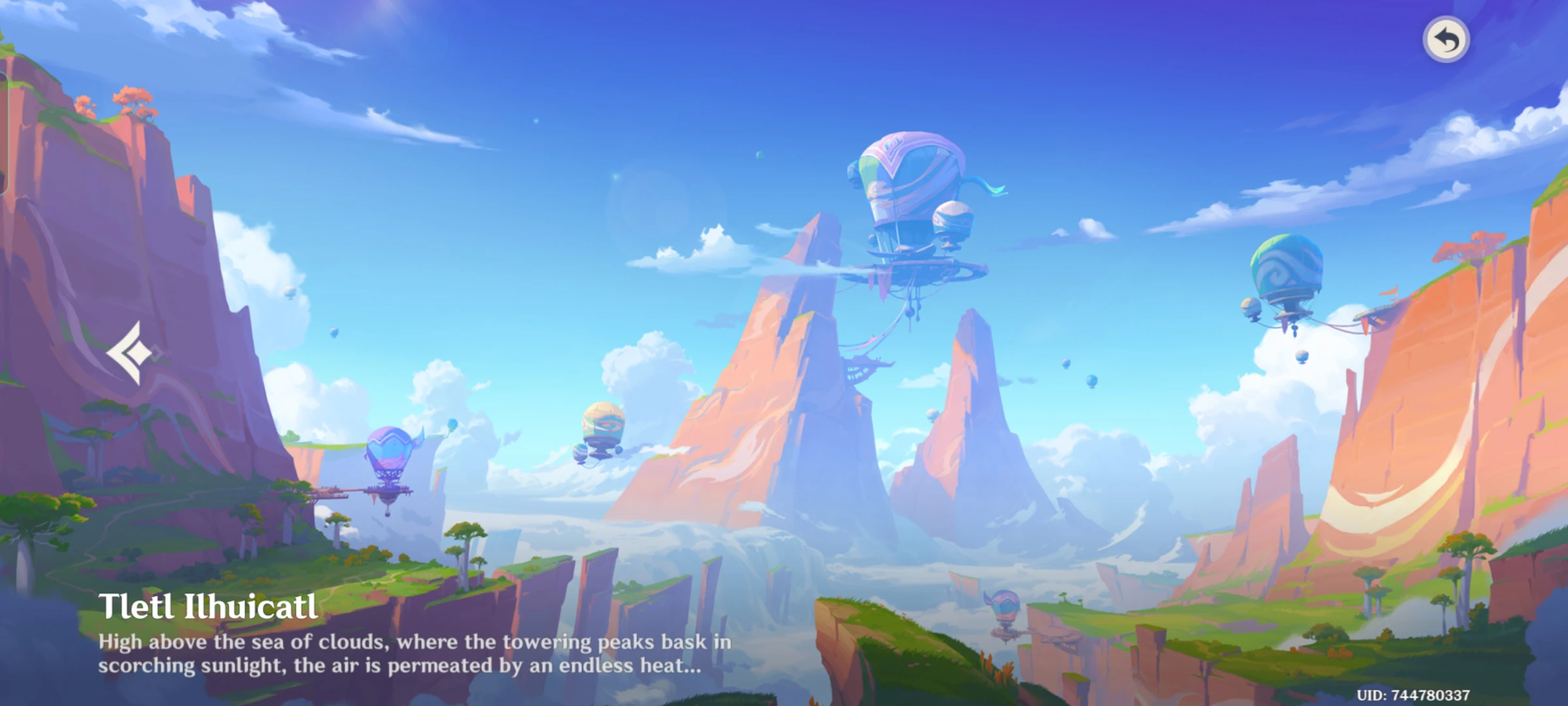Screen dimensions: 1568x706
Task: Select the Tletl Ilhuicatl area title
Action: [x=209, y=609]
